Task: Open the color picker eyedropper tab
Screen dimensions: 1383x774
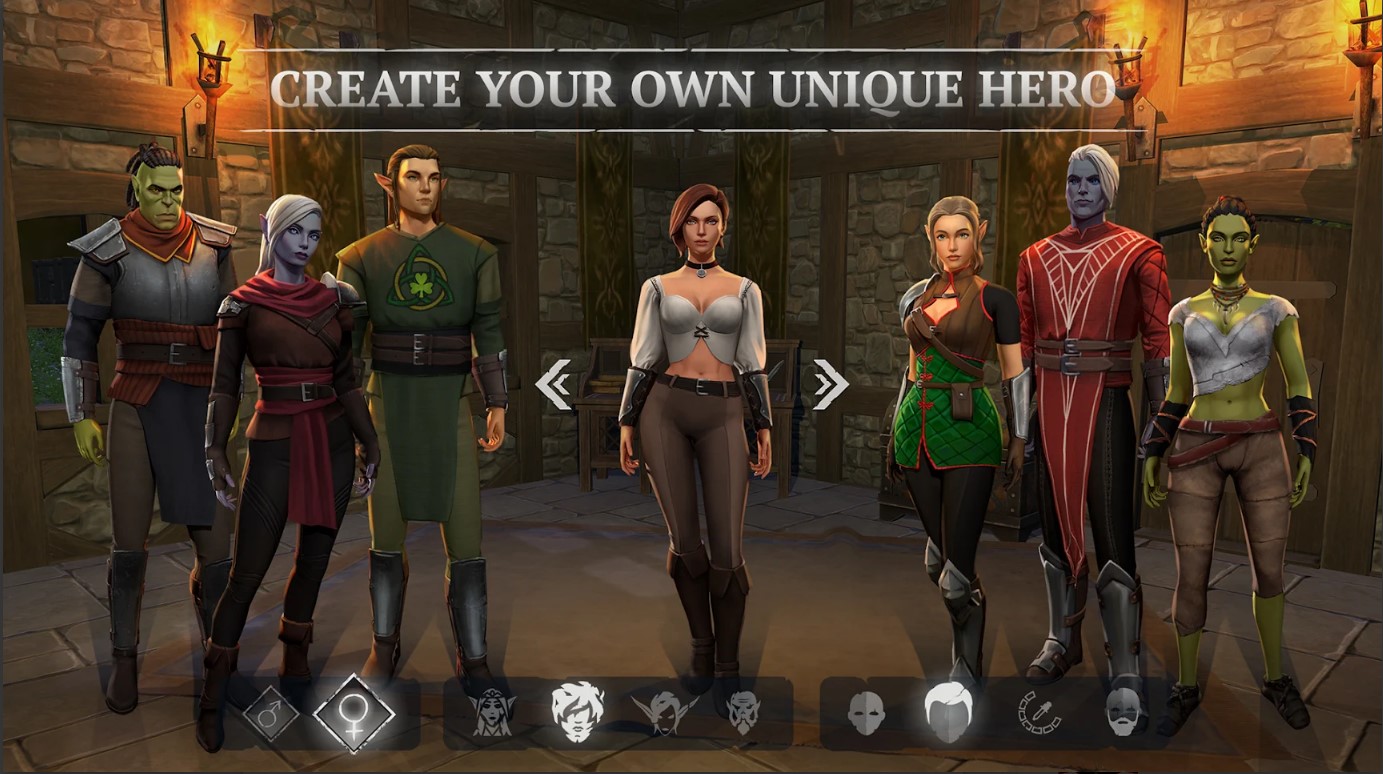Action: [1039, 713]
